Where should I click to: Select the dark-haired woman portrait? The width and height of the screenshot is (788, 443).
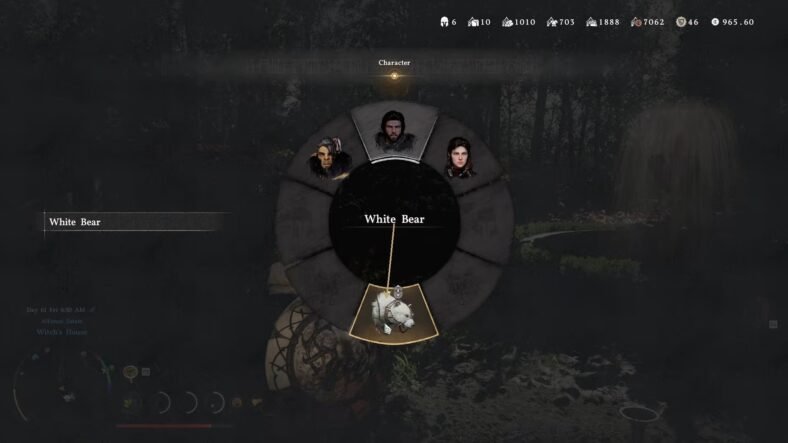tap(461, 160)
